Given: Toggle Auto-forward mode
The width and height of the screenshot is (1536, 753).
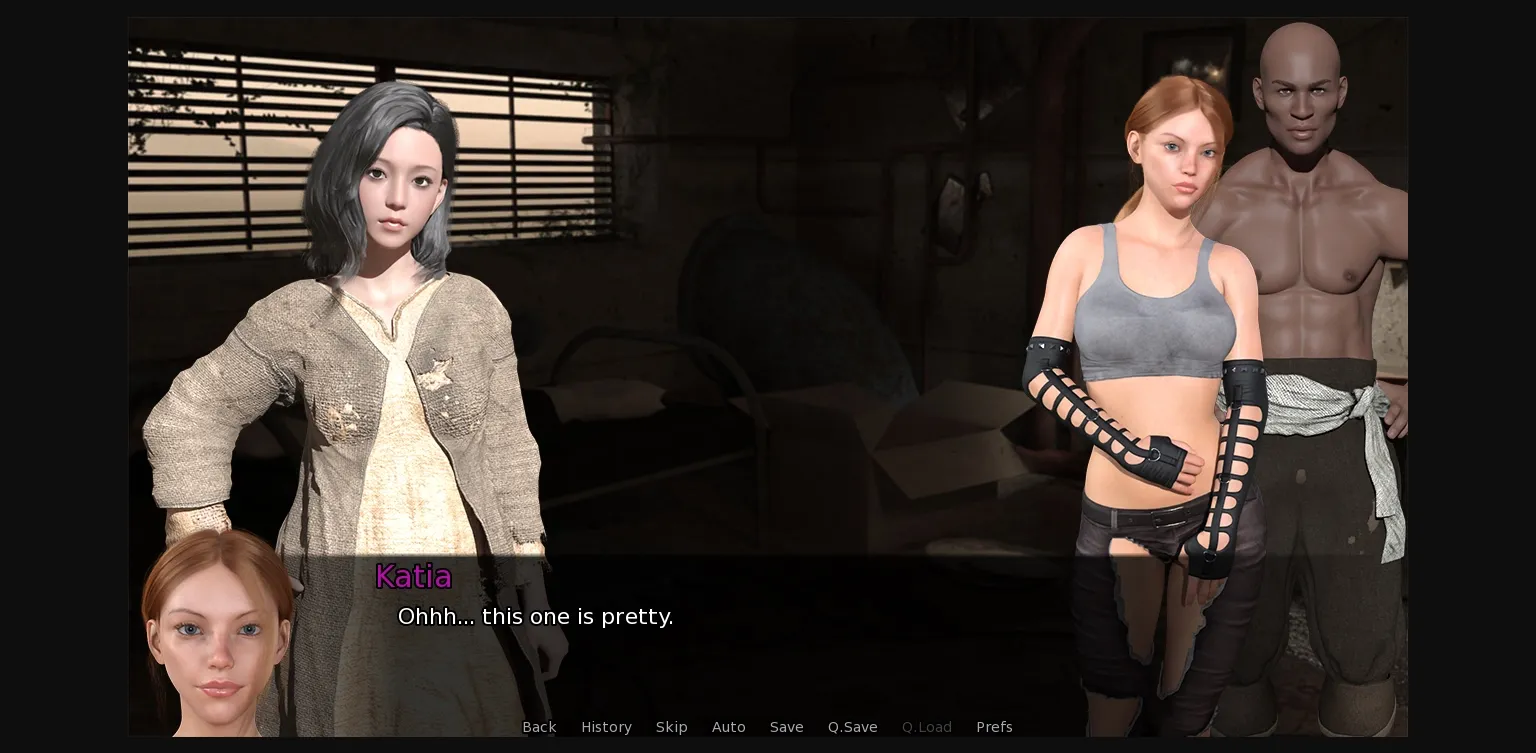Looking at the screenshot, I should click(729, 727).
